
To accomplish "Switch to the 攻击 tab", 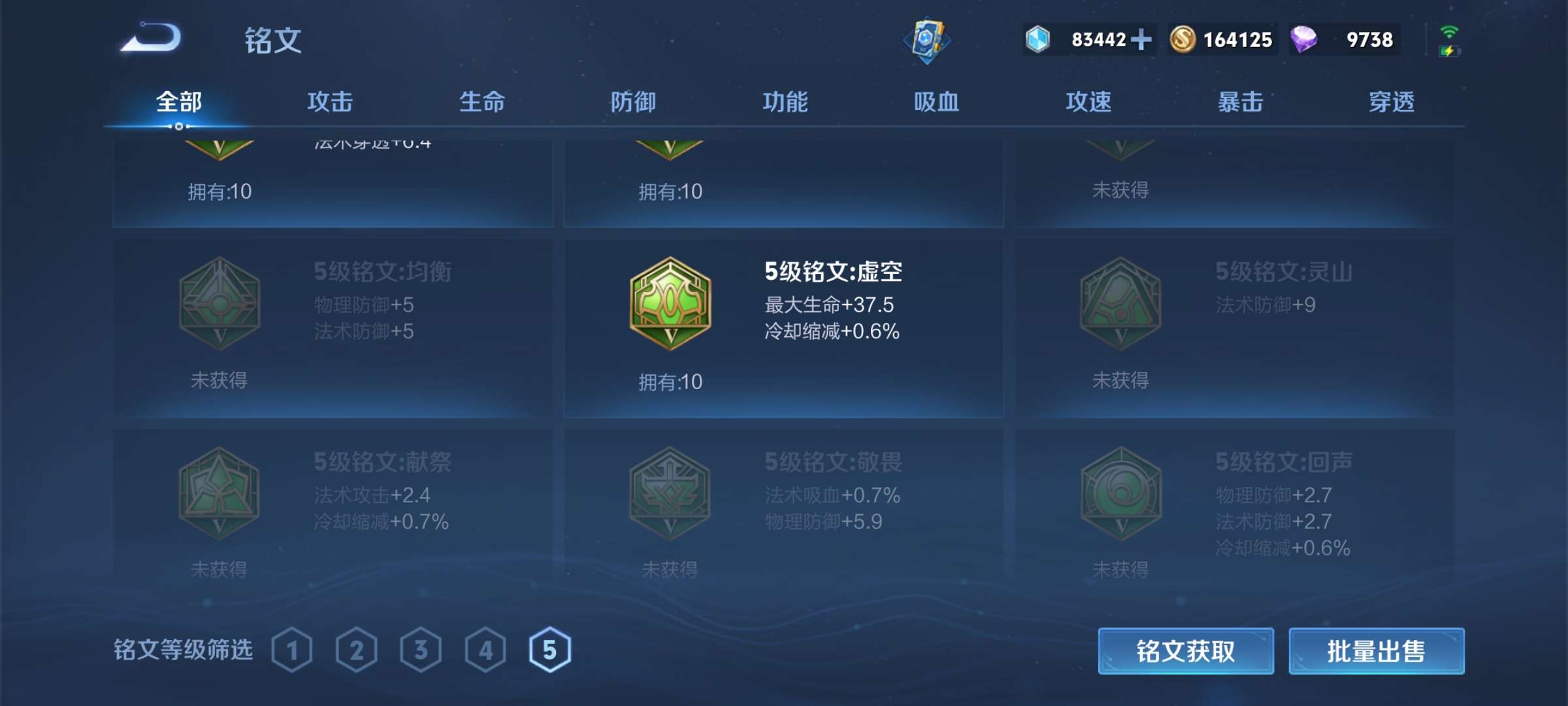I will pos(330,102).
